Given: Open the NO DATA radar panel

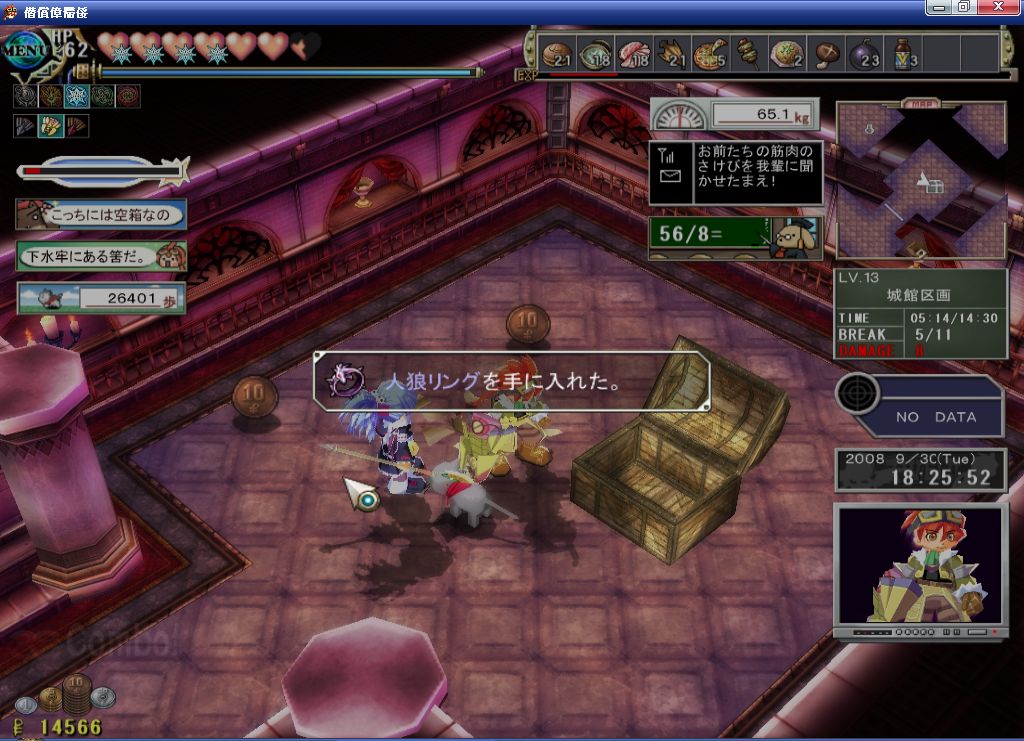Looking at the screenshot, I should (920, 406).
